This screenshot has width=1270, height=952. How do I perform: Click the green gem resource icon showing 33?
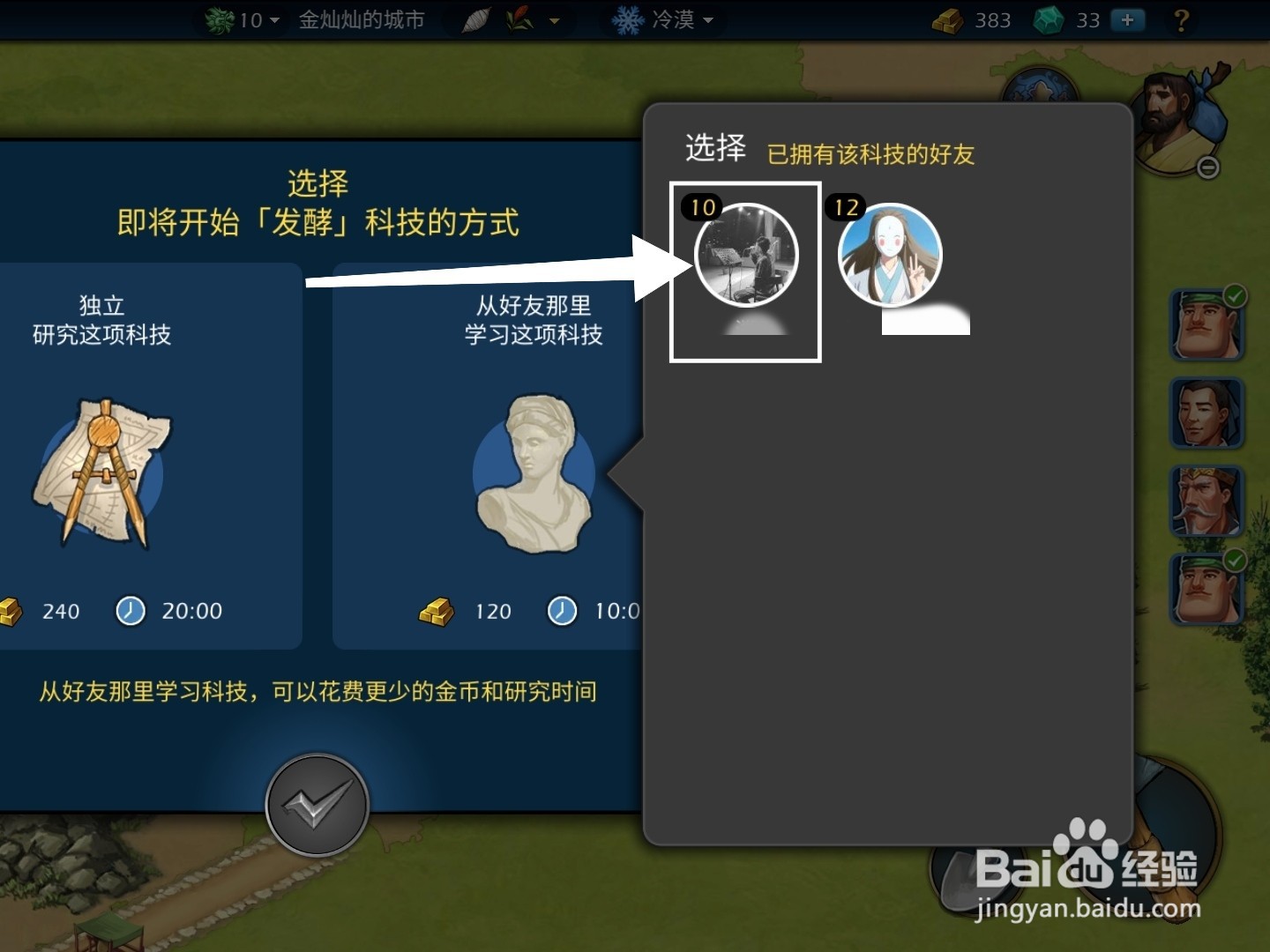[x=1050, y=19]
